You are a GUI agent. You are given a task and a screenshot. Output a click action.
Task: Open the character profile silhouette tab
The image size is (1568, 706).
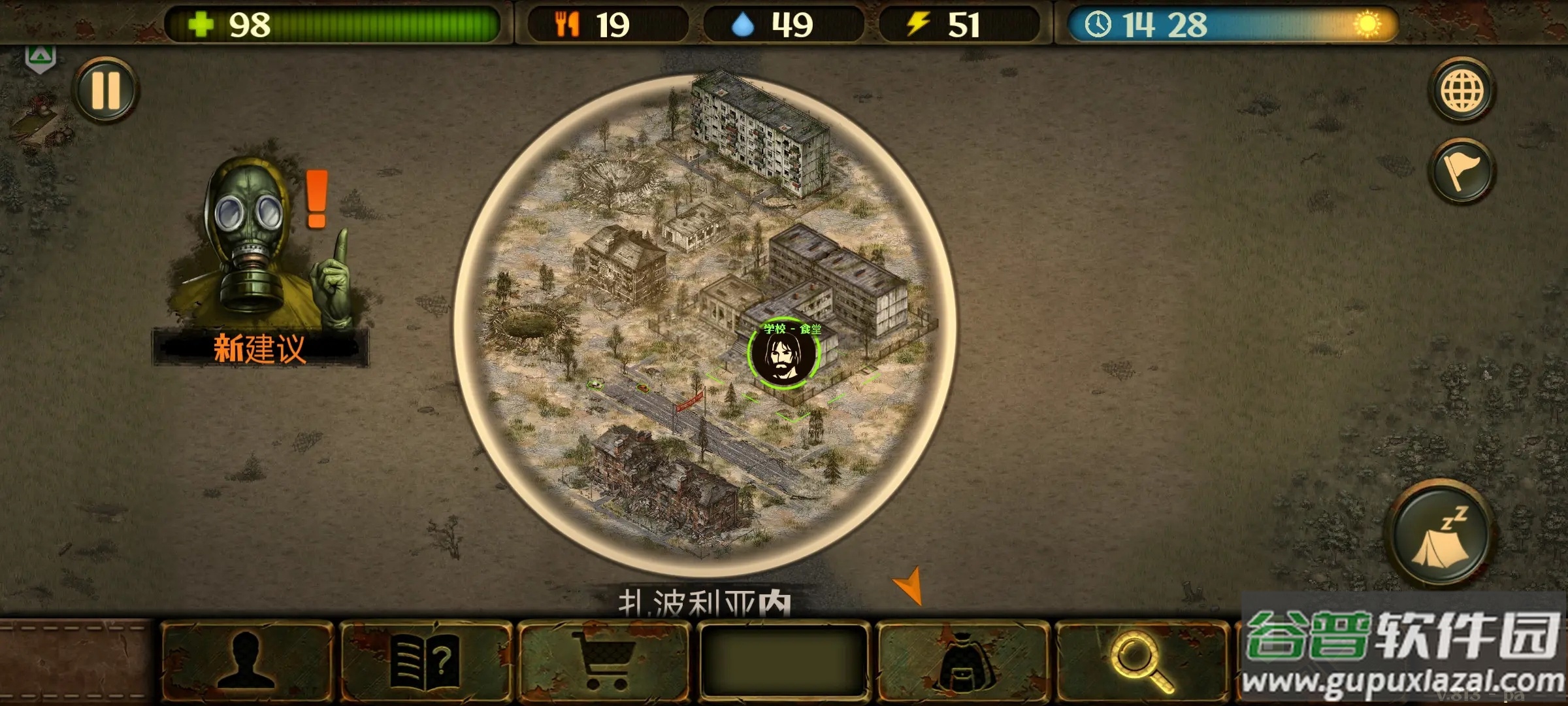coord(246,662)
